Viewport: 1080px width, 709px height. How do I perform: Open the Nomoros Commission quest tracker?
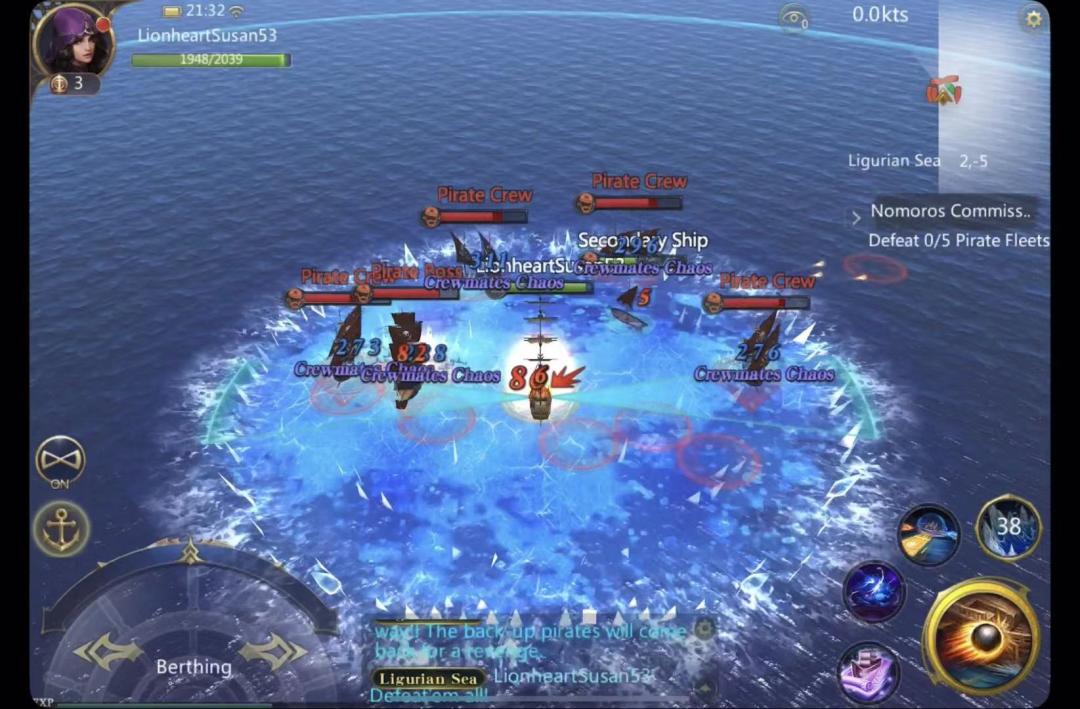[948, 211]
